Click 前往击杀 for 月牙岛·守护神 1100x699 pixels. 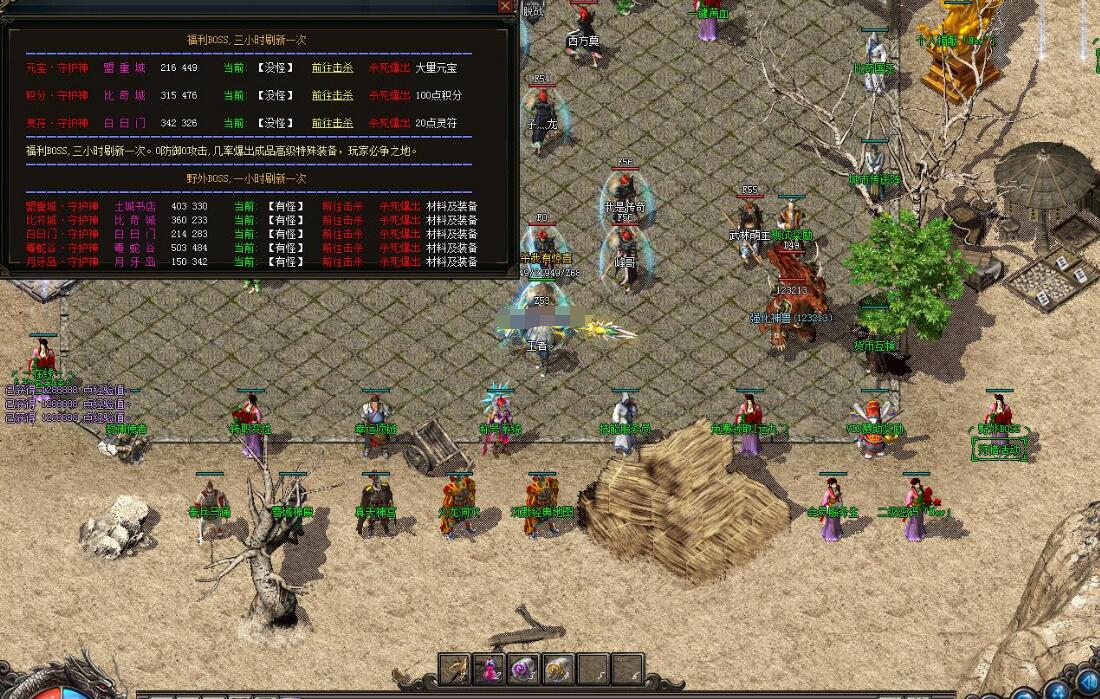coord(342,262)
